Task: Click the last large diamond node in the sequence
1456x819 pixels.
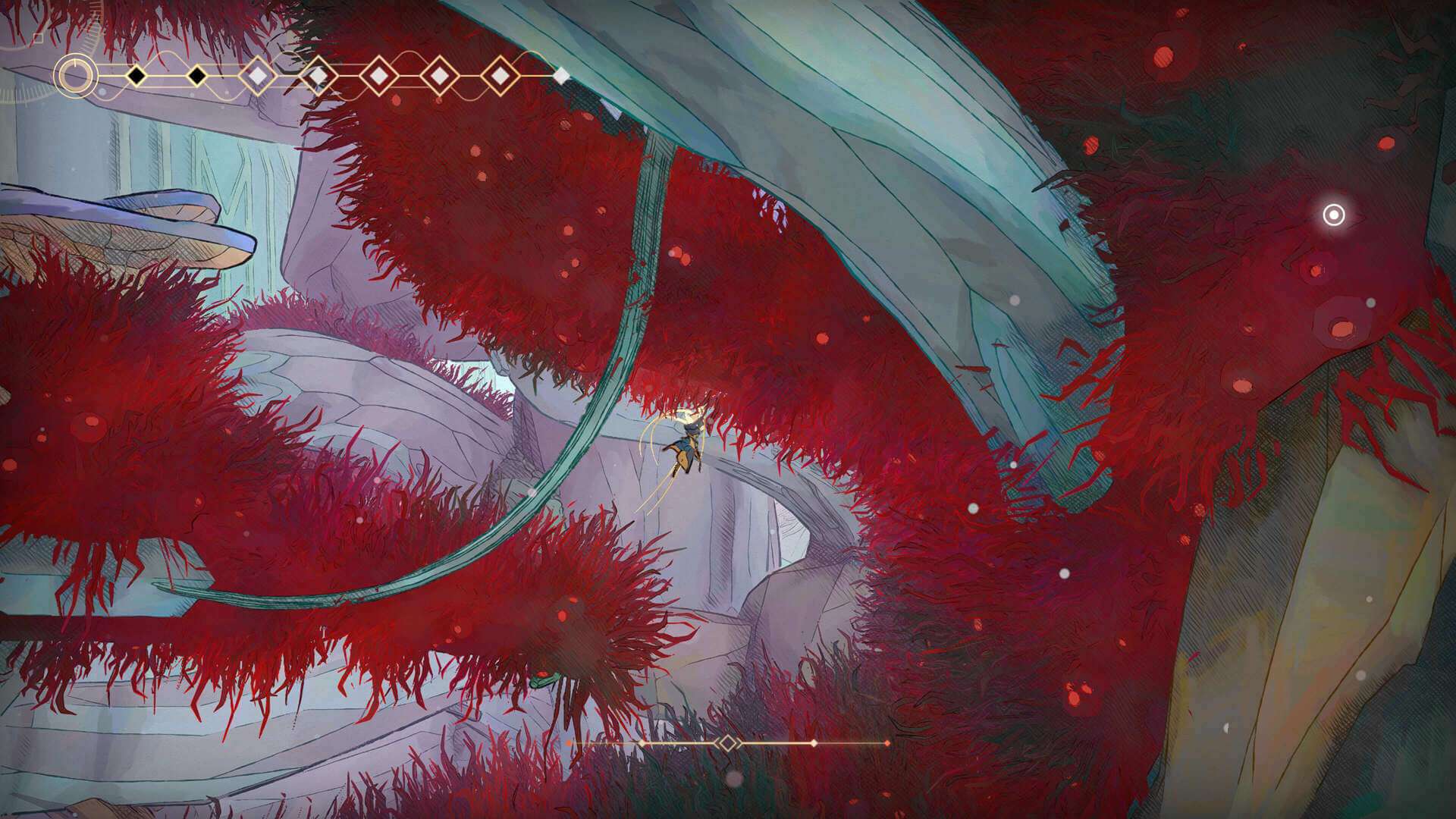Action: (499, 76)
